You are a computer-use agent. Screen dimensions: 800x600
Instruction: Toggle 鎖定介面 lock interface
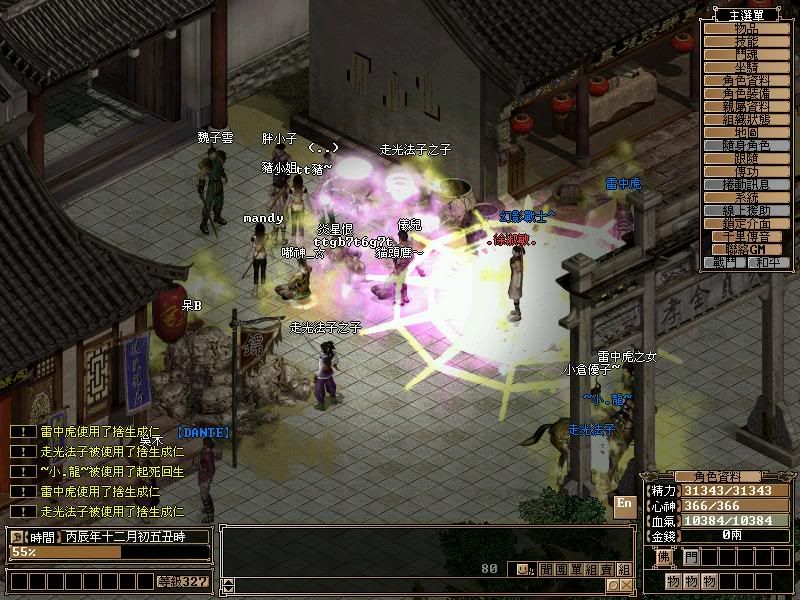[746, 224]
